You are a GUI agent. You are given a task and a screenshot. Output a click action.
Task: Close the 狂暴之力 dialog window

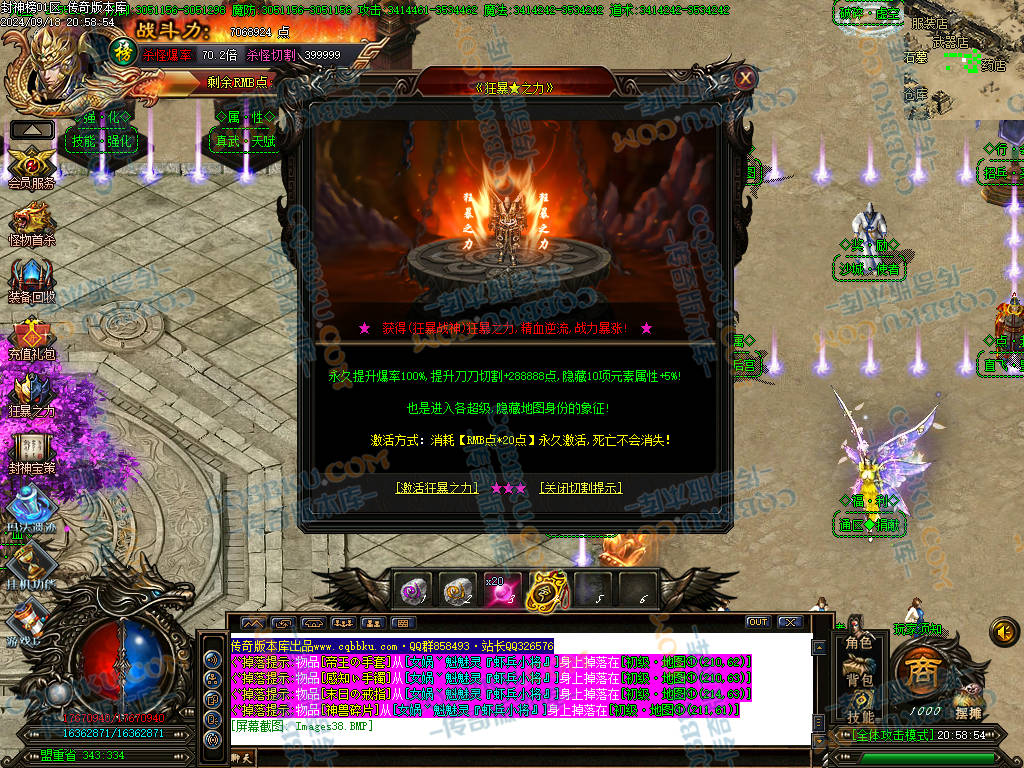(744, 78)
